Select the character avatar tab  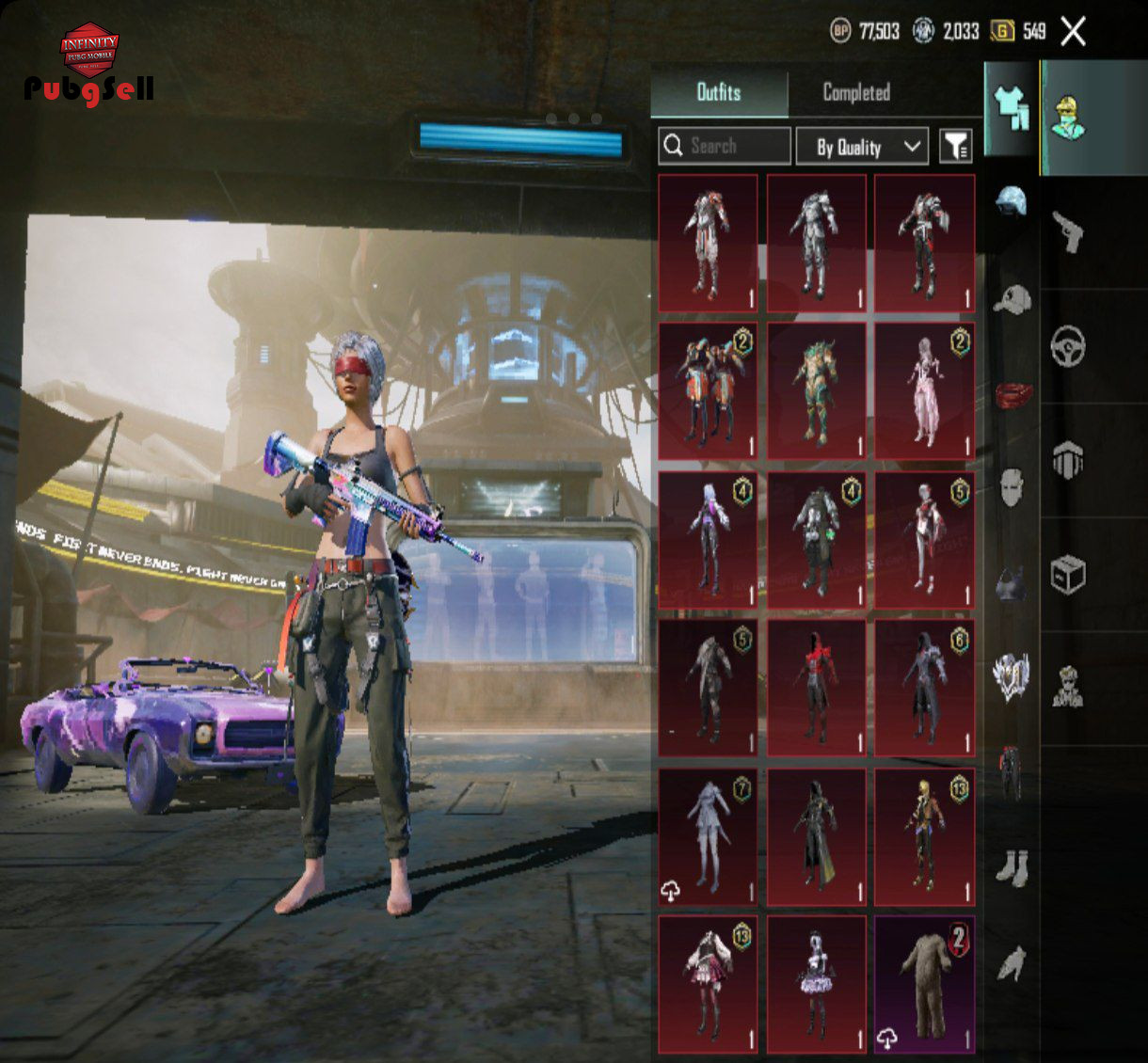tap(1069, 118)
